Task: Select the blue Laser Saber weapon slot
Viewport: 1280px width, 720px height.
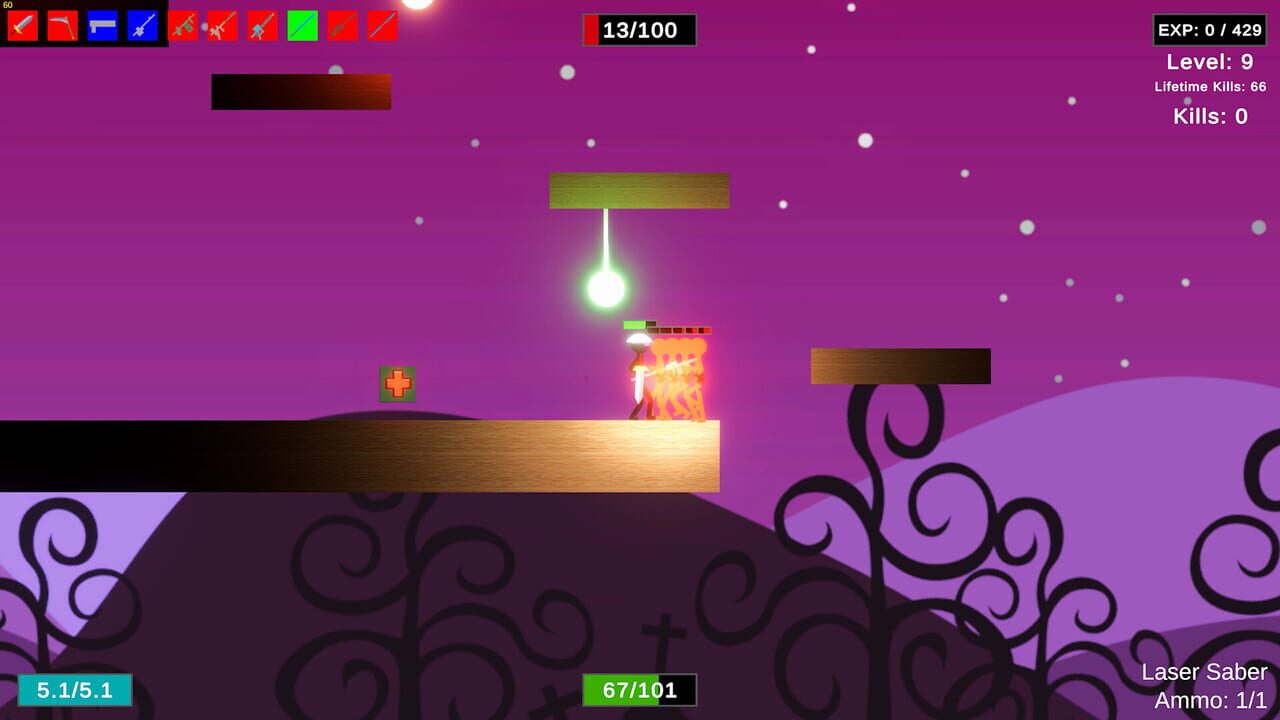Action: tap(141, 25)
